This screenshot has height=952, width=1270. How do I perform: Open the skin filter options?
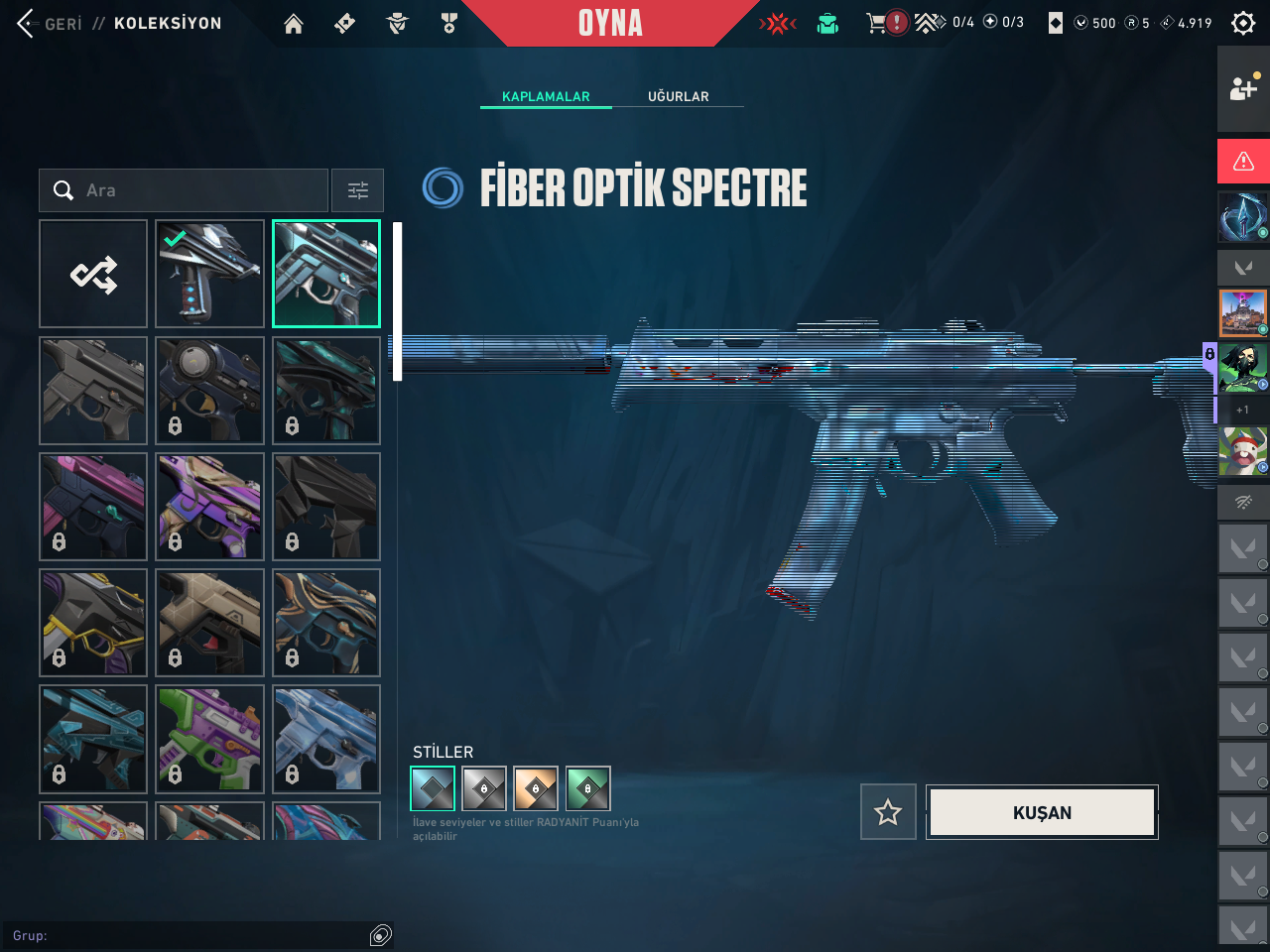tap(357, 190)
